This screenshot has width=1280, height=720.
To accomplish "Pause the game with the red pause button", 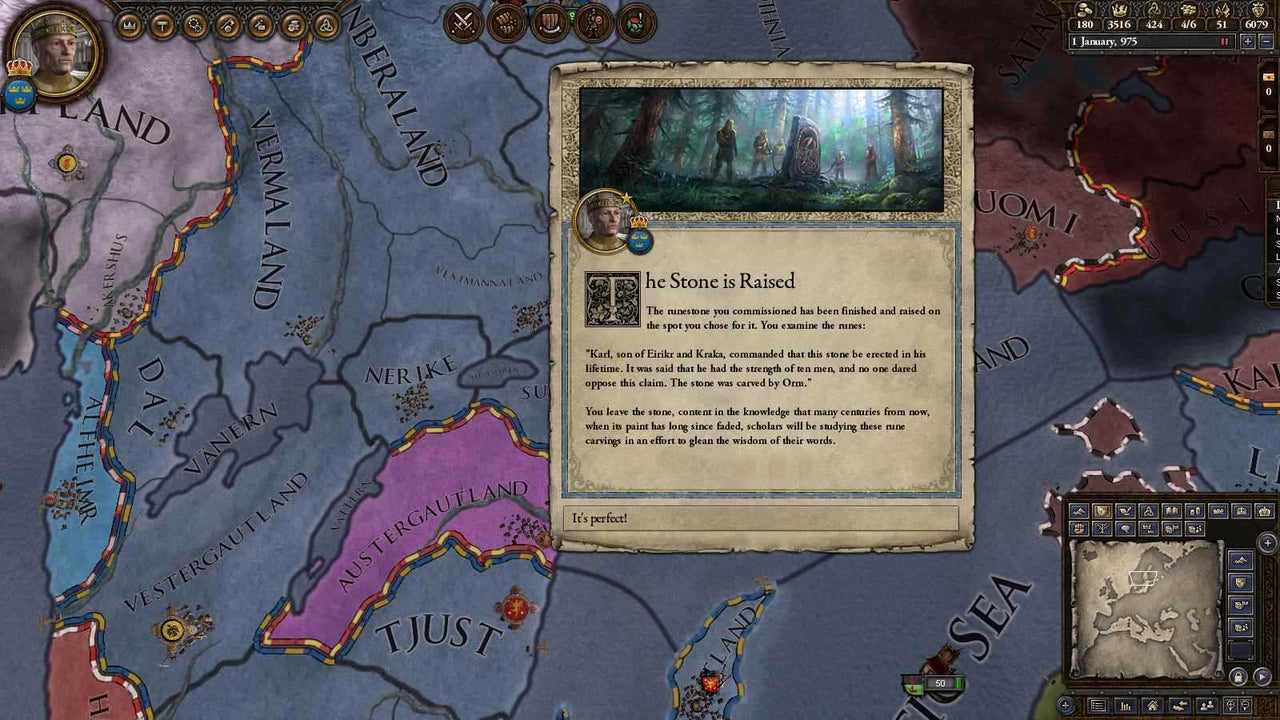I will click(1224, 42).
